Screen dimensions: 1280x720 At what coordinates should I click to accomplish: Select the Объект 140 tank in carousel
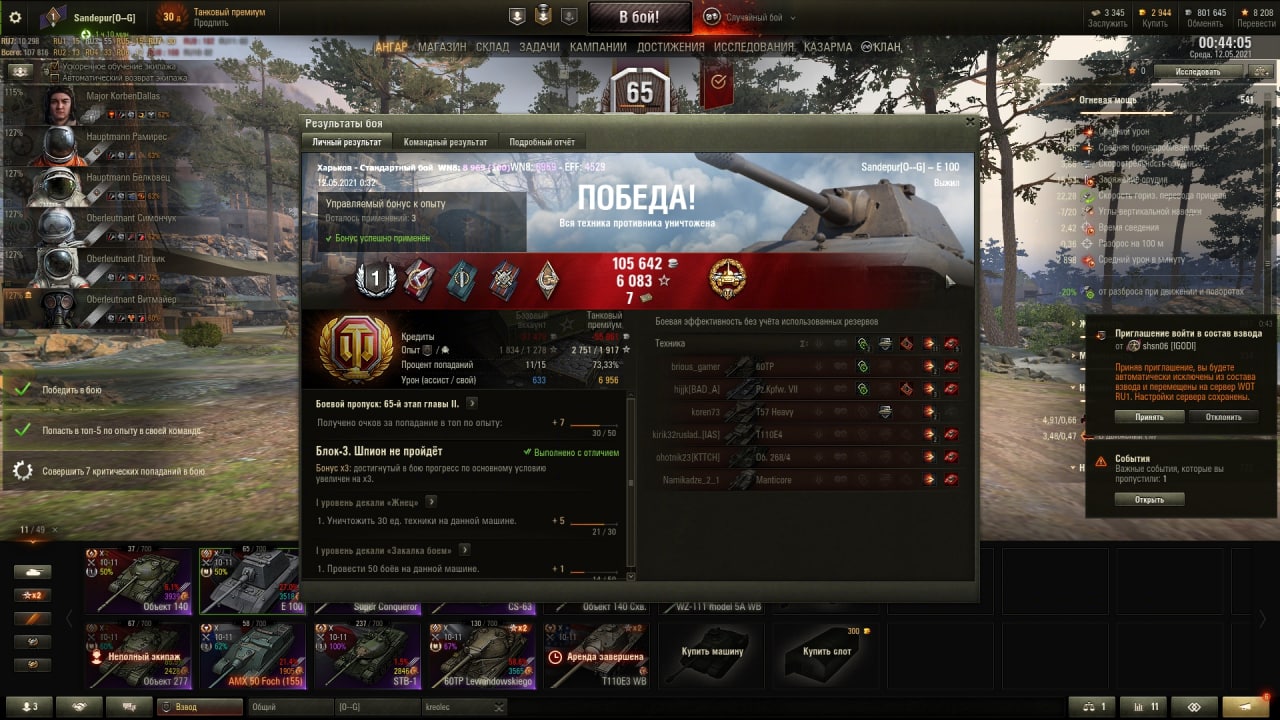click(138, 580)
